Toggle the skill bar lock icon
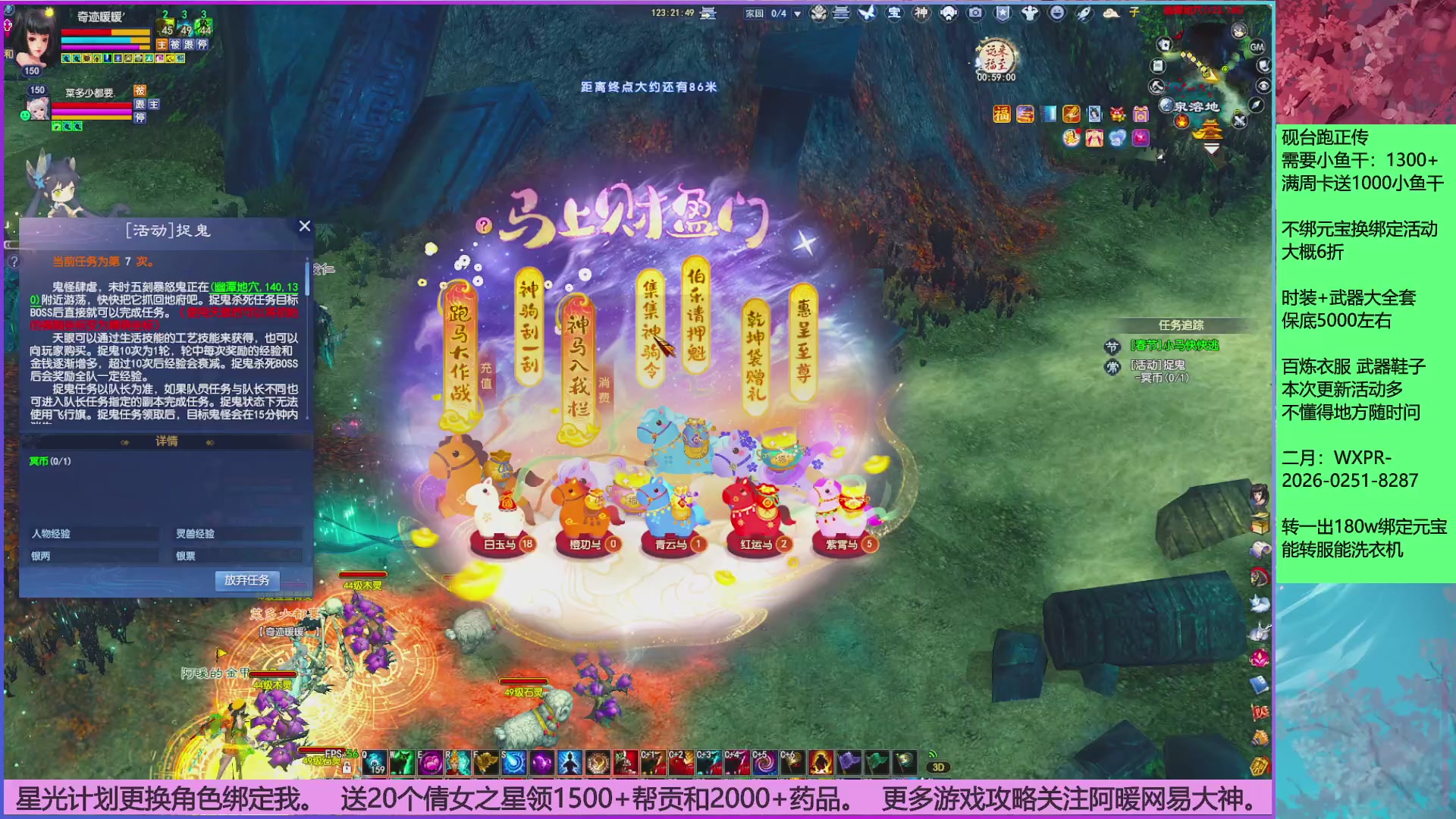Viewport: 1456px width, 819px height. [x=347, y=768]
